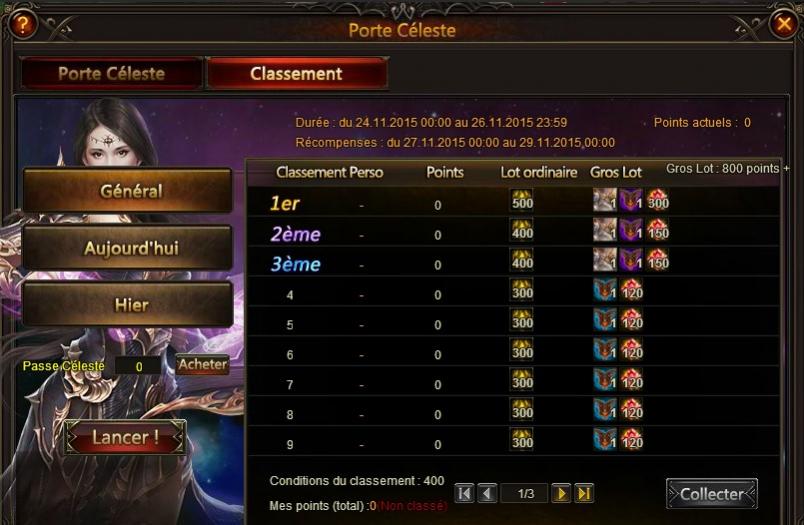
Task: Select the Classement tab
Action: click(296, 73)
